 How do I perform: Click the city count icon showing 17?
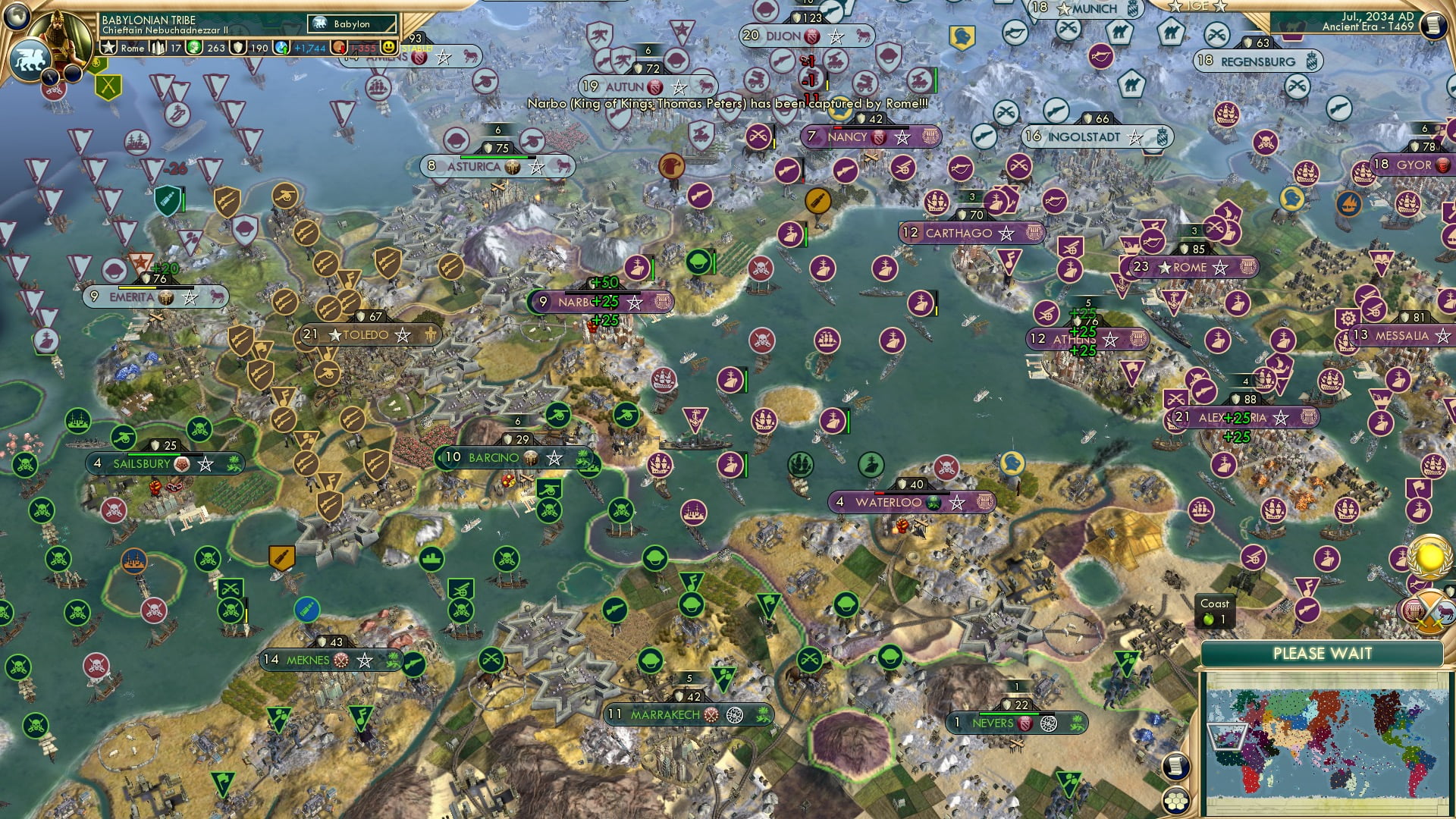coord(157,47)
